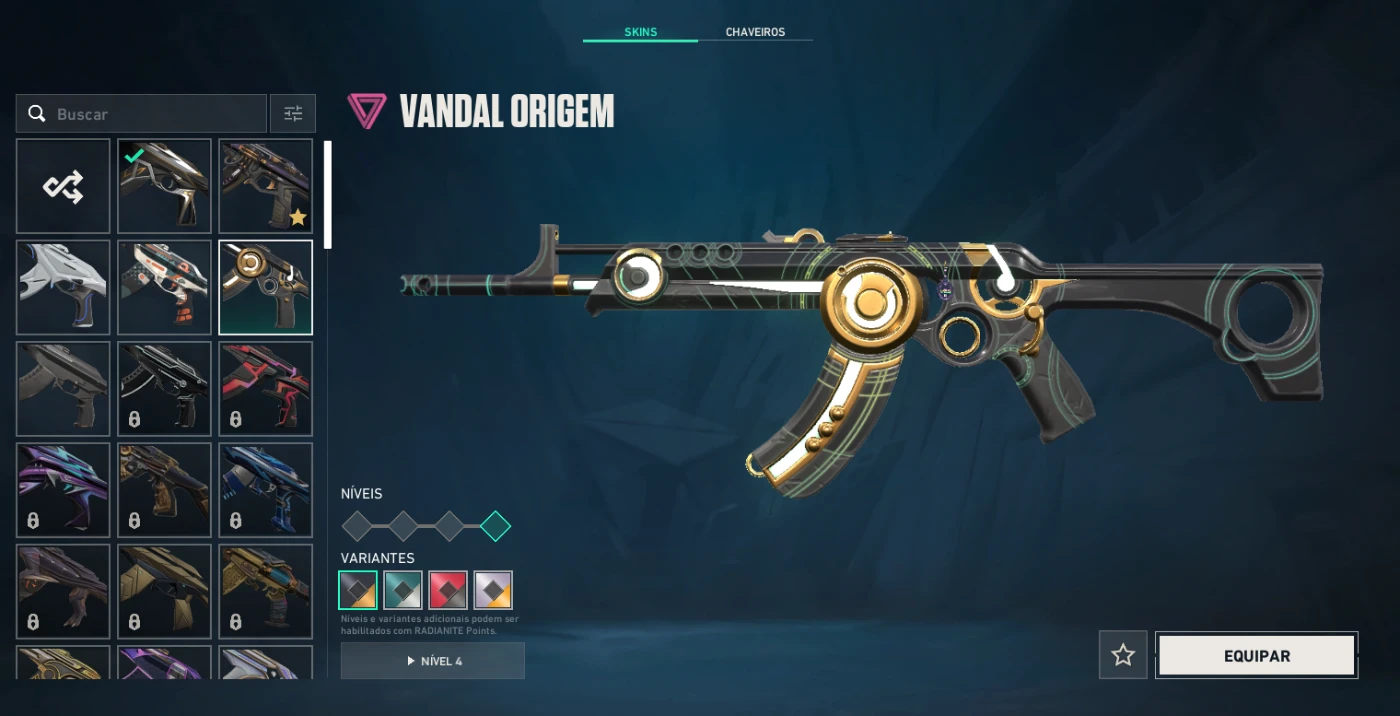Pick the favorited skin with gold star
This screenshot has height=716, width=1400.
[x=265, y=186]
